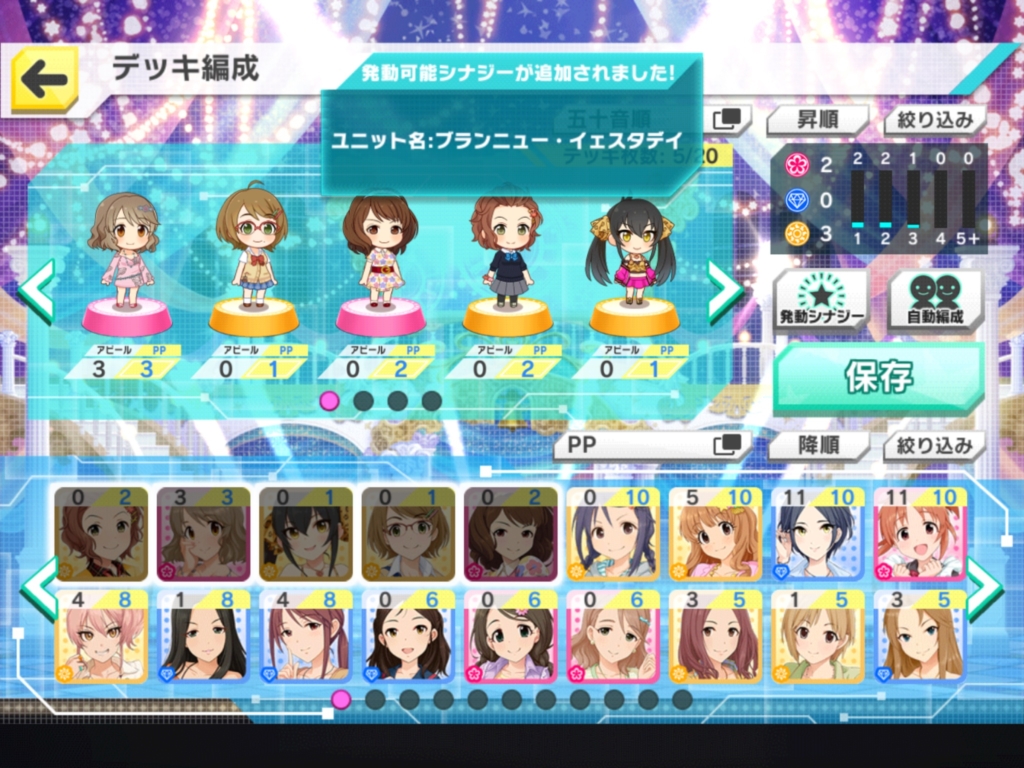Viewport: 1024px width, 768px height.
Task: Toggle deck sort order 昇順
Action: coord(817,121)
